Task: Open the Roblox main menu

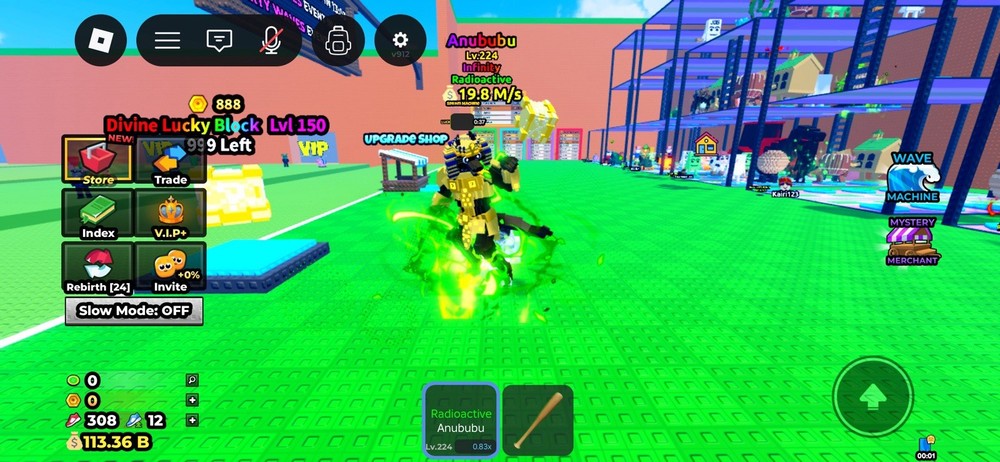Action: click(x=101, y=41)
